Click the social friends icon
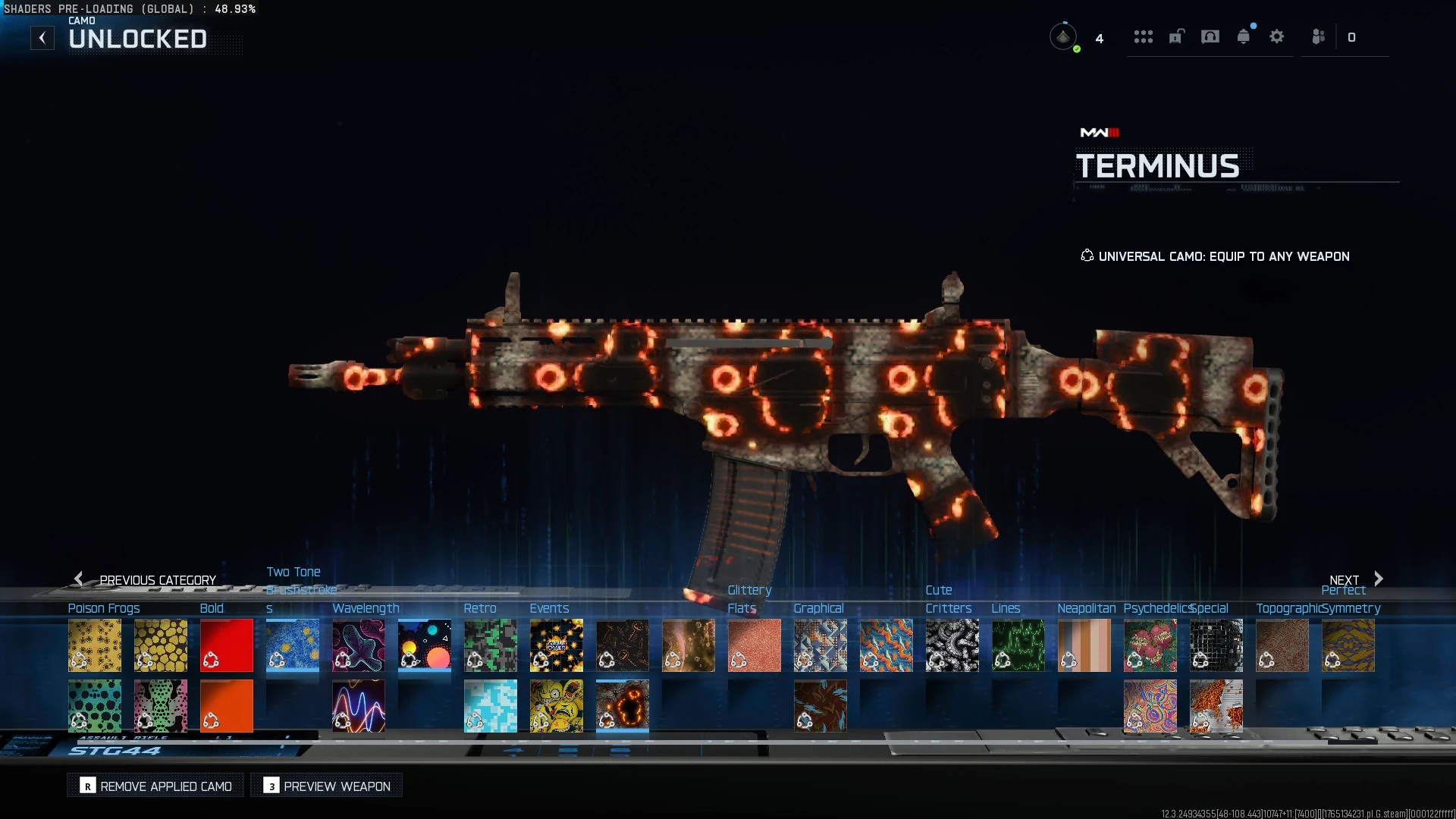1456x819 pixels. (x=1318, y=36)
